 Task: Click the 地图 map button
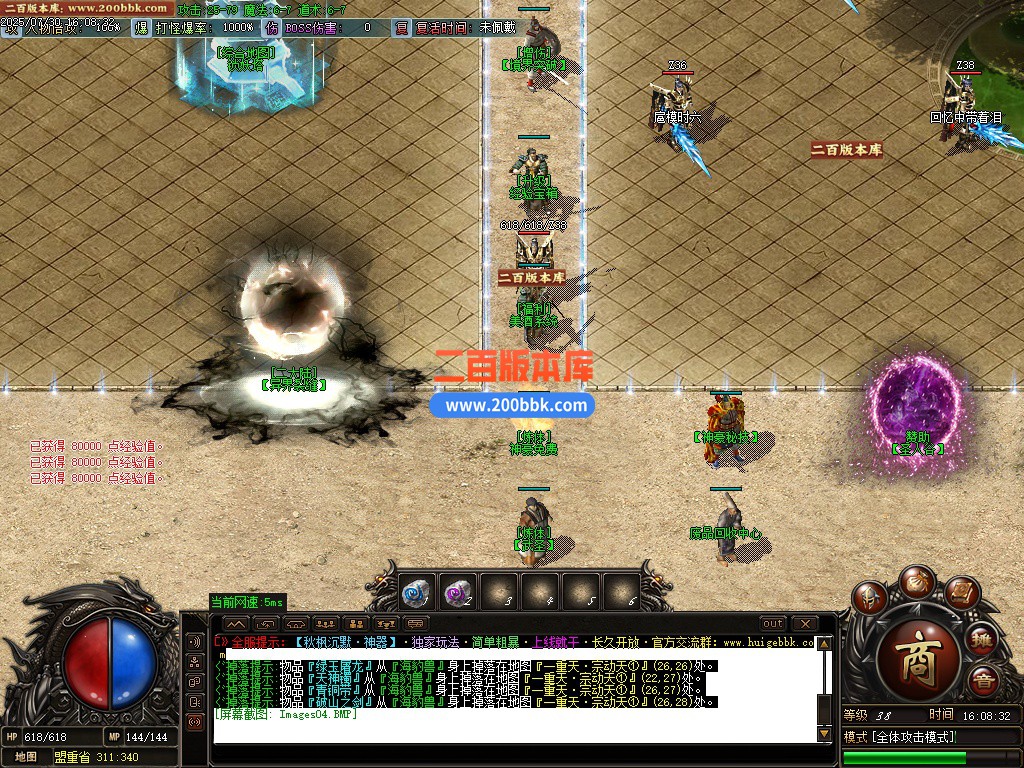click(25, 757)
